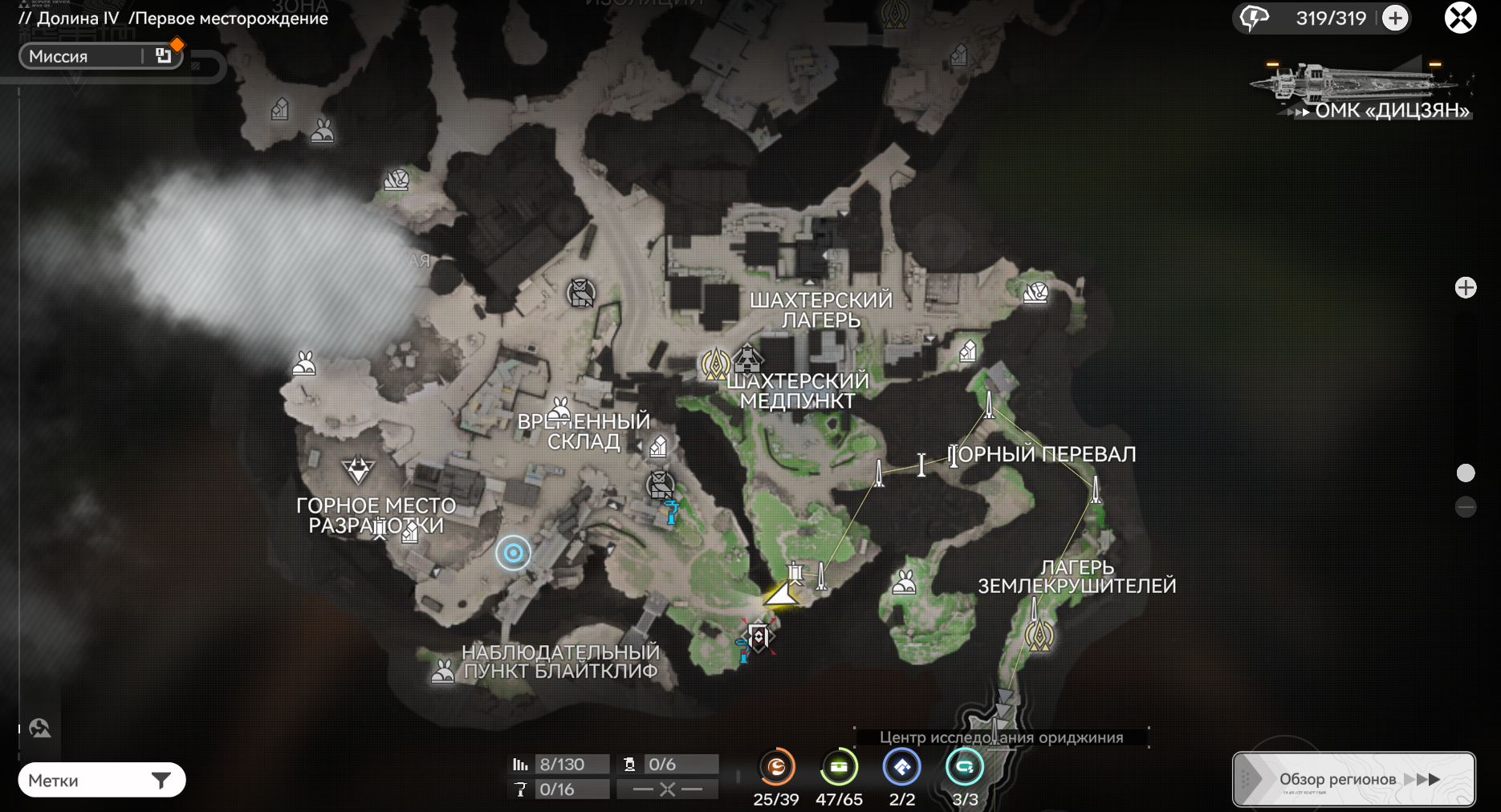The width and height of the screenshot is (1501, 812).
Task: Select the Шахтерский медпункт building marker
Action: (747, 357)
